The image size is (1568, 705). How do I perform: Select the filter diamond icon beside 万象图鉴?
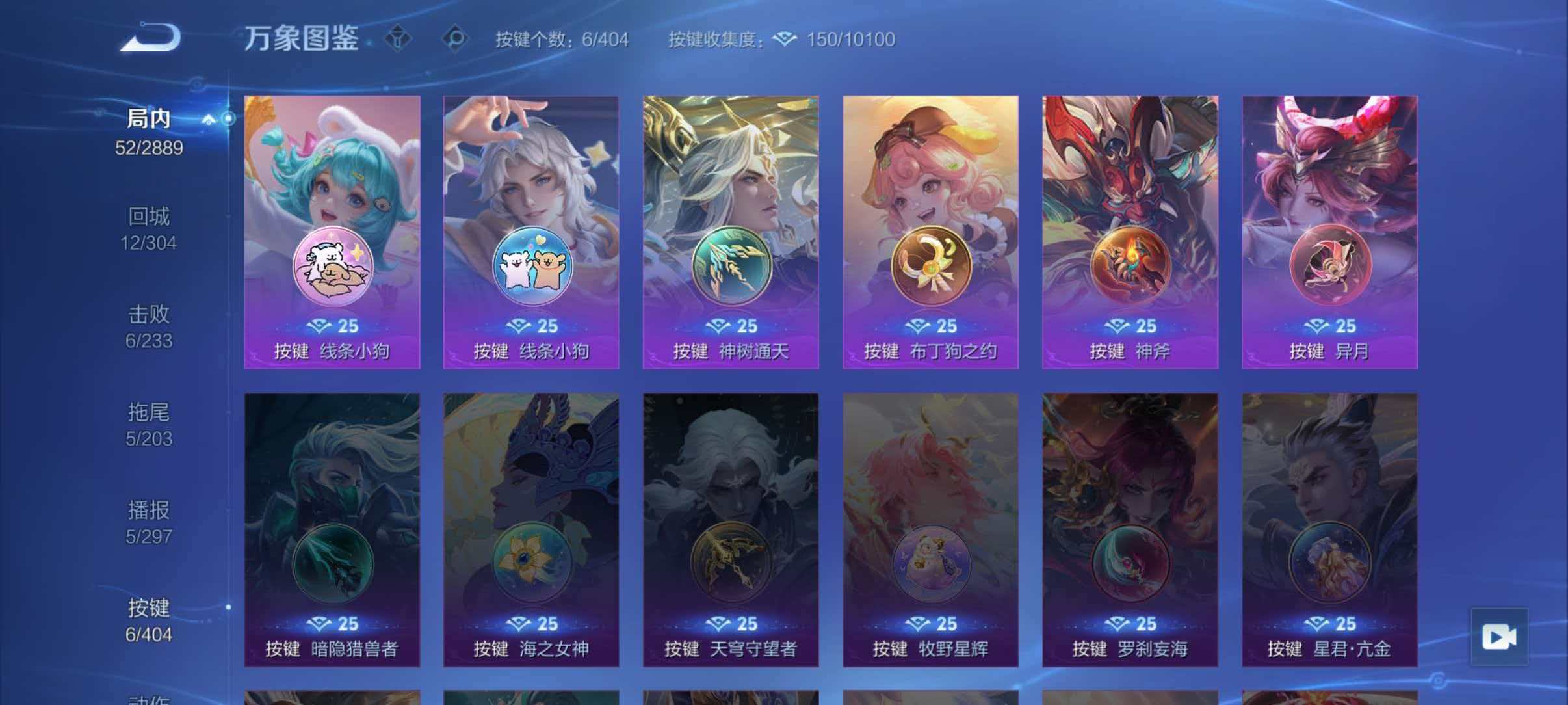pyautogui.click(x=397, y=39)
